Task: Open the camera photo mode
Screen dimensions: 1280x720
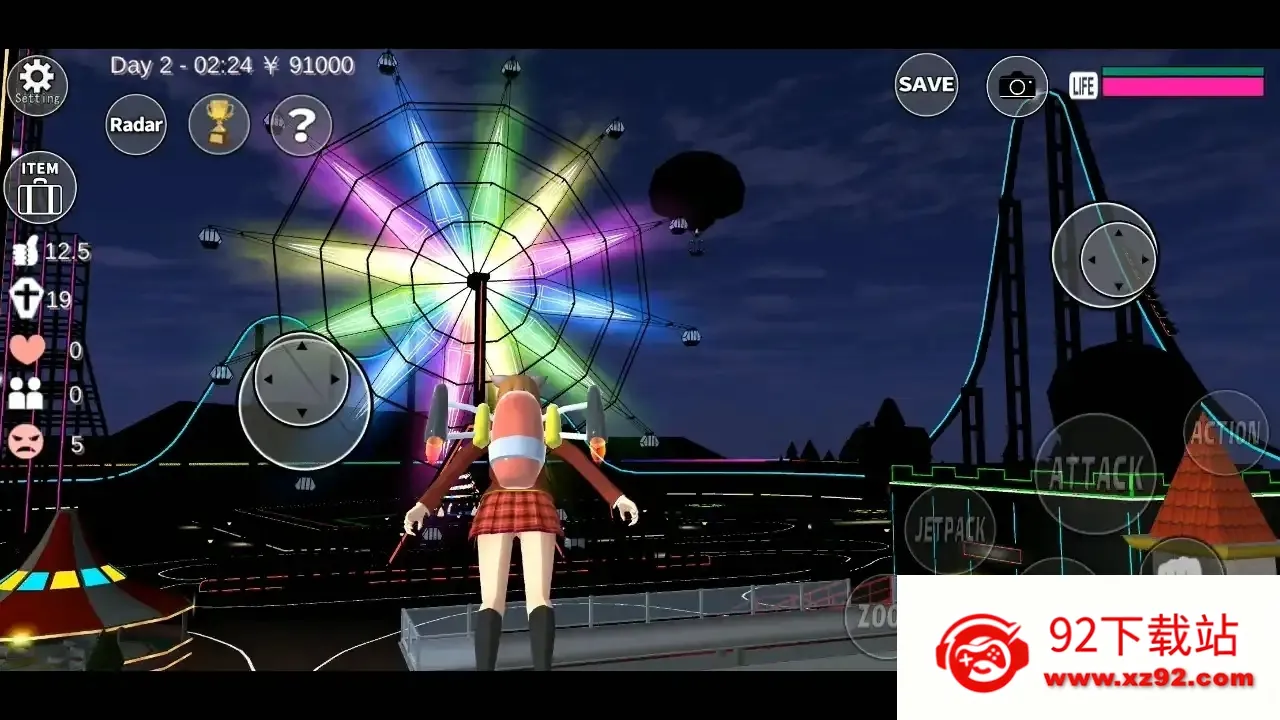Action: 1017,86
